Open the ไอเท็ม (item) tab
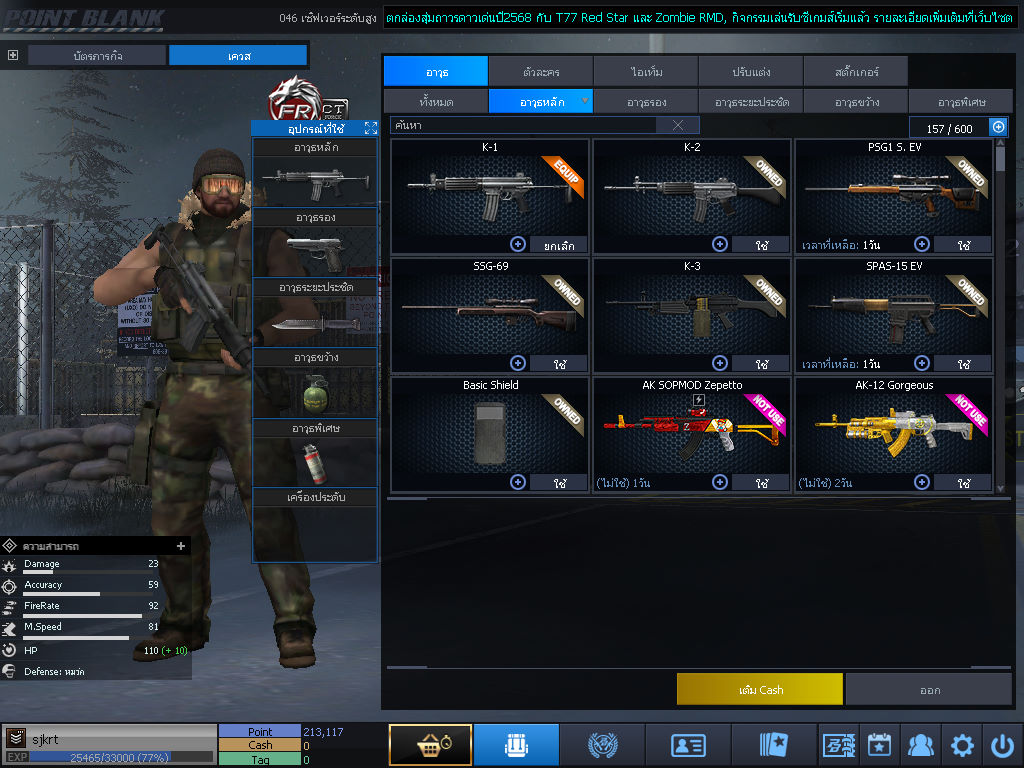The height and width of the screenshot is (768, 1024). coord(646,72)
